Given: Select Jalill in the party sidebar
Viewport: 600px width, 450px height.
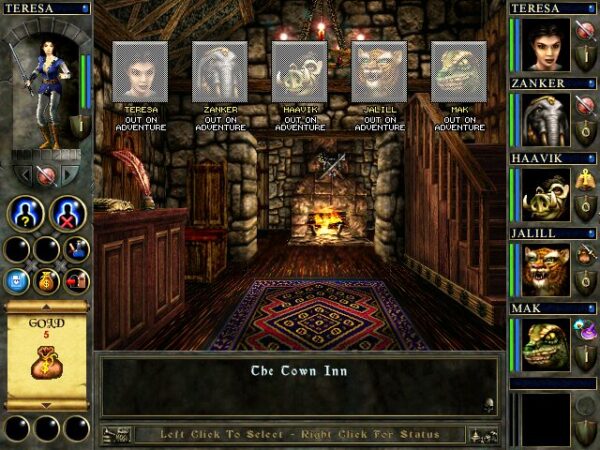Looking at the screenshot, I should coord(545,270).
